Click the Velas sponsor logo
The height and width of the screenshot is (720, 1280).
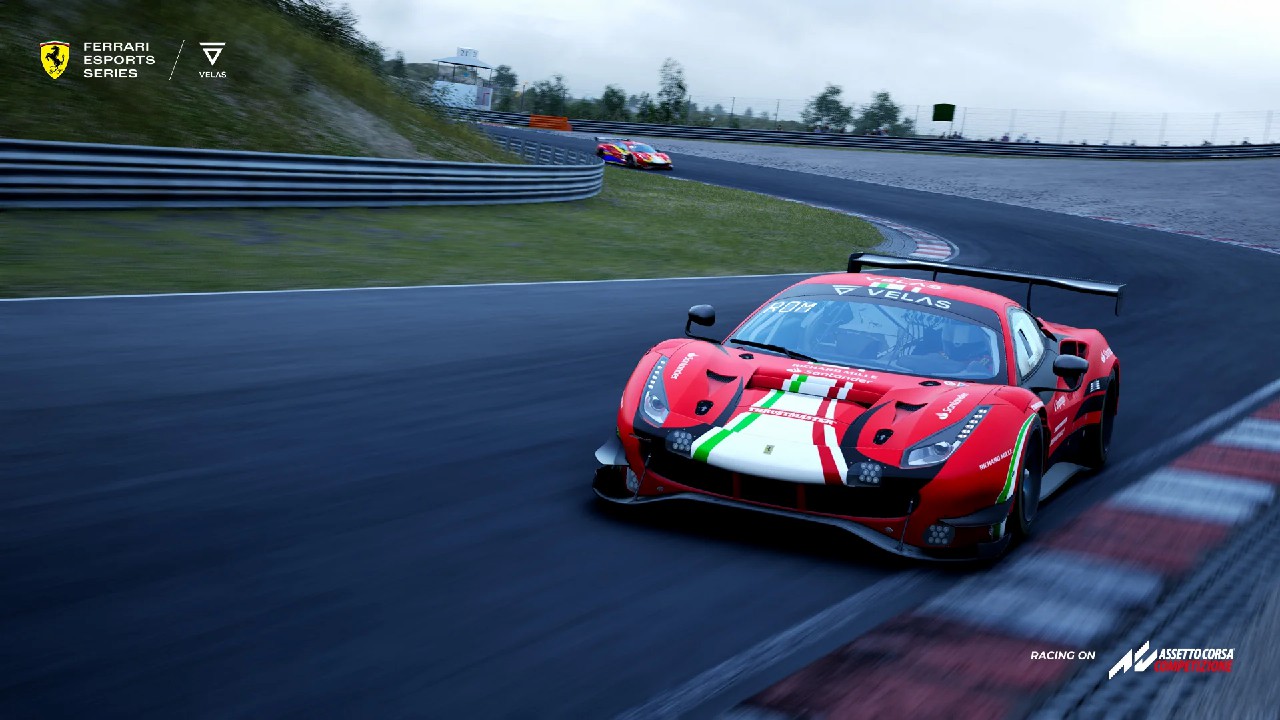tap(212, 60)
